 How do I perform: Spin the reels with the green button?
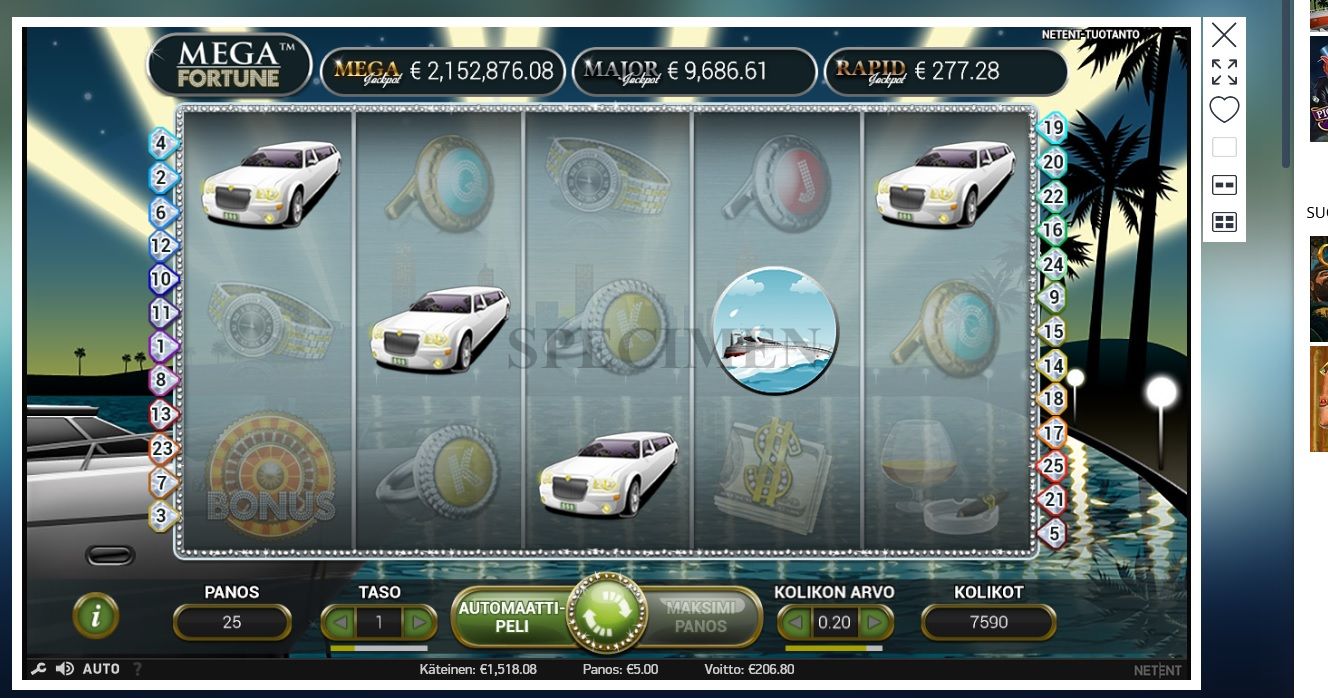click(x=604, y=613)
